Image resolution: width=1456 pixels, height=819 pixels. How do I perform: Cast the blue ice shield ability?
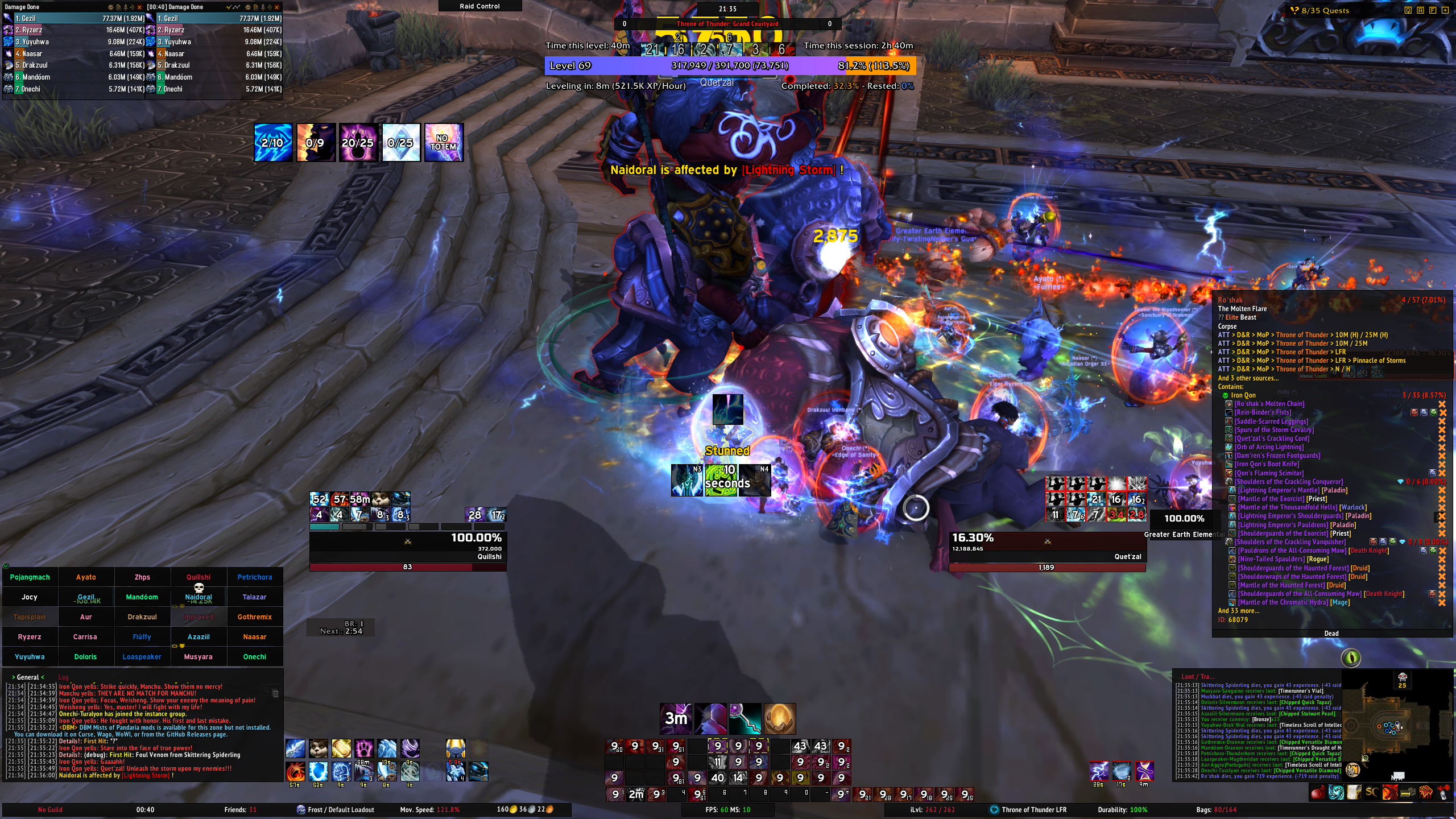point(318,771)
